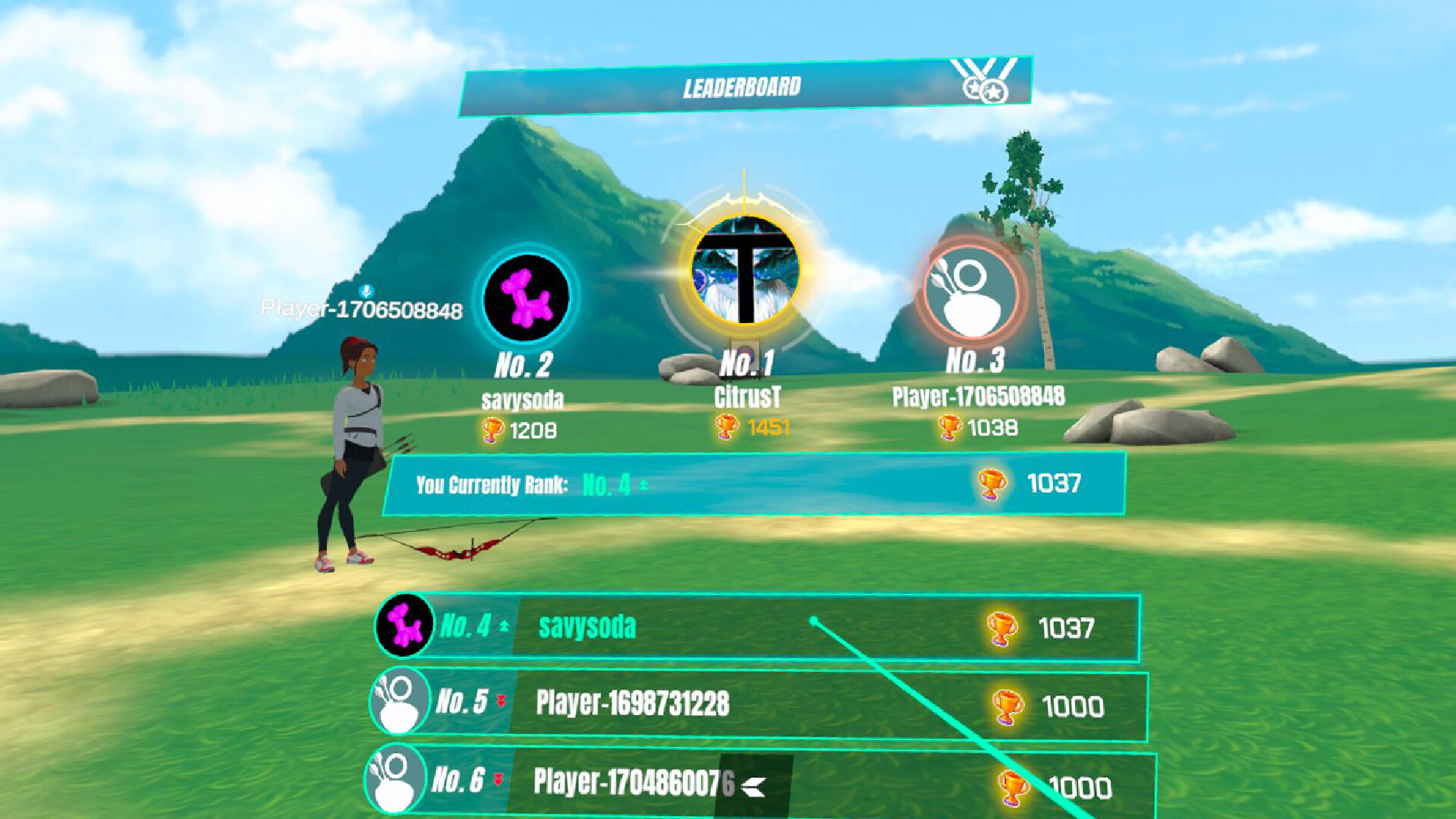Expand the arrow indicator after Player-1704860076
This screenshot has width=1456, height=819.
pyautogui.click(x=753, y=786)
